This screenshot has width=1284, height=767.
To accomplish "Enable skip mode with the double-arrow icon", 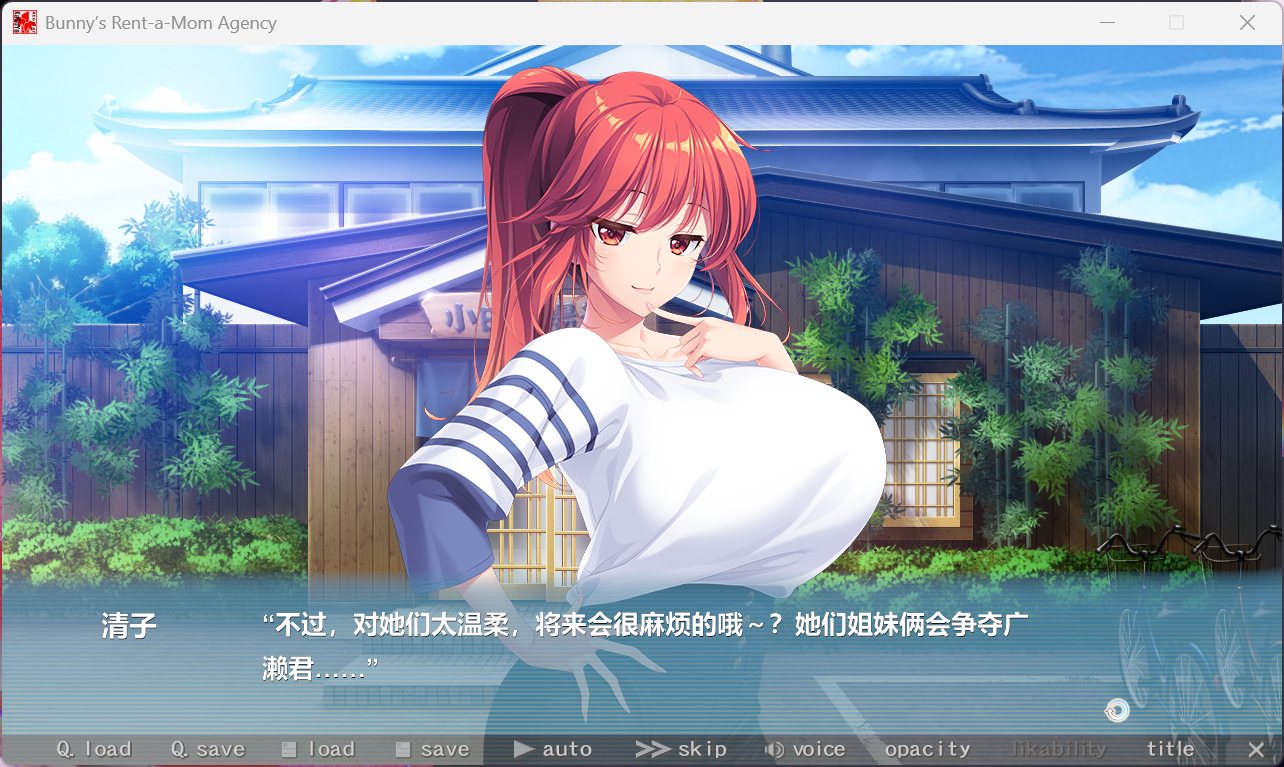I will point(683,748).
